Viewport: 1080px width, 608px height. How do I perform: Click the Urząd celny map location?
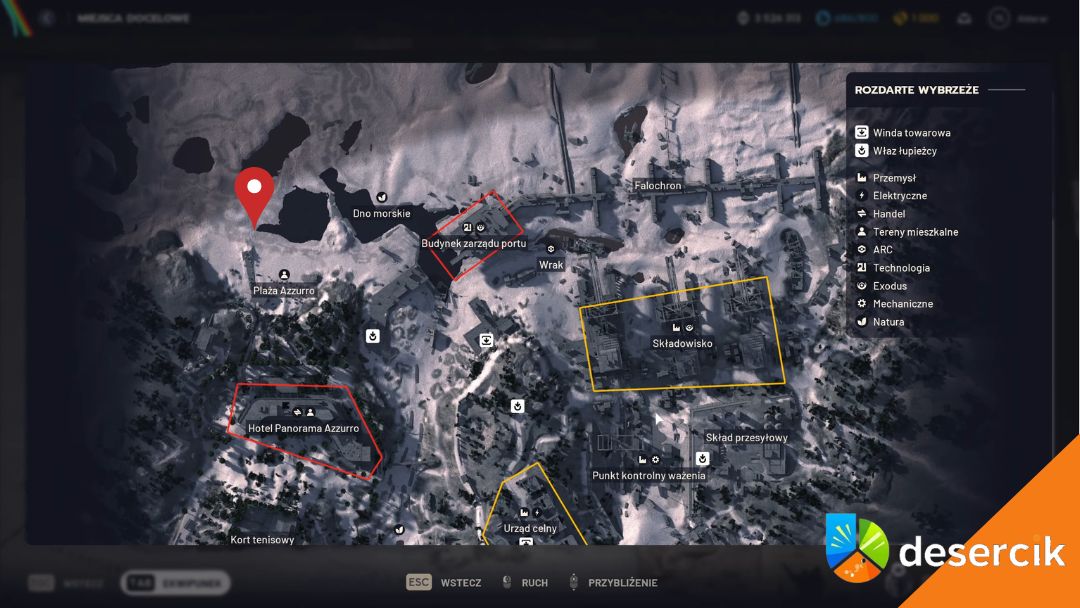point(531,528)
